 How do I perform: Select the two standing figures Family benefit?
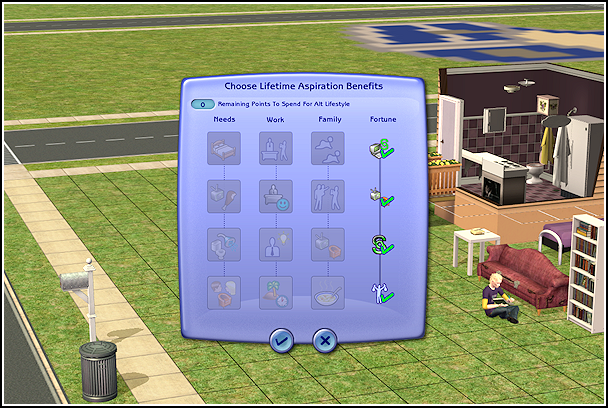(x=327, y=196)
